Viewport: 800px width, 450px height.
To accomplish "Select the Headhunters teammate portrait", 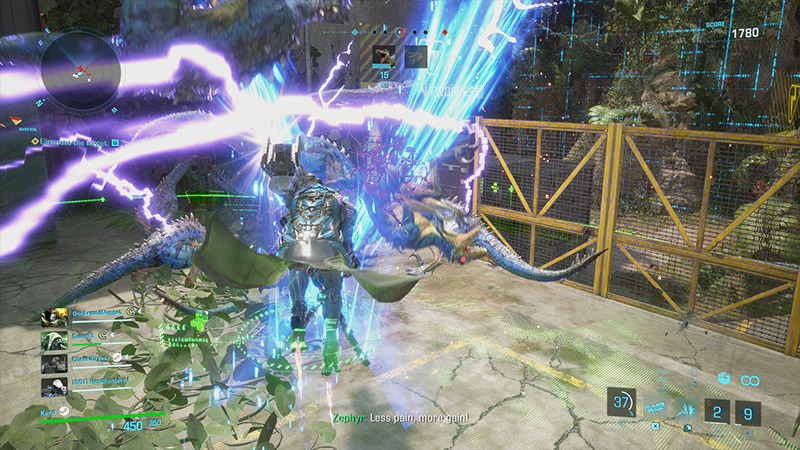I will point(53,386).
